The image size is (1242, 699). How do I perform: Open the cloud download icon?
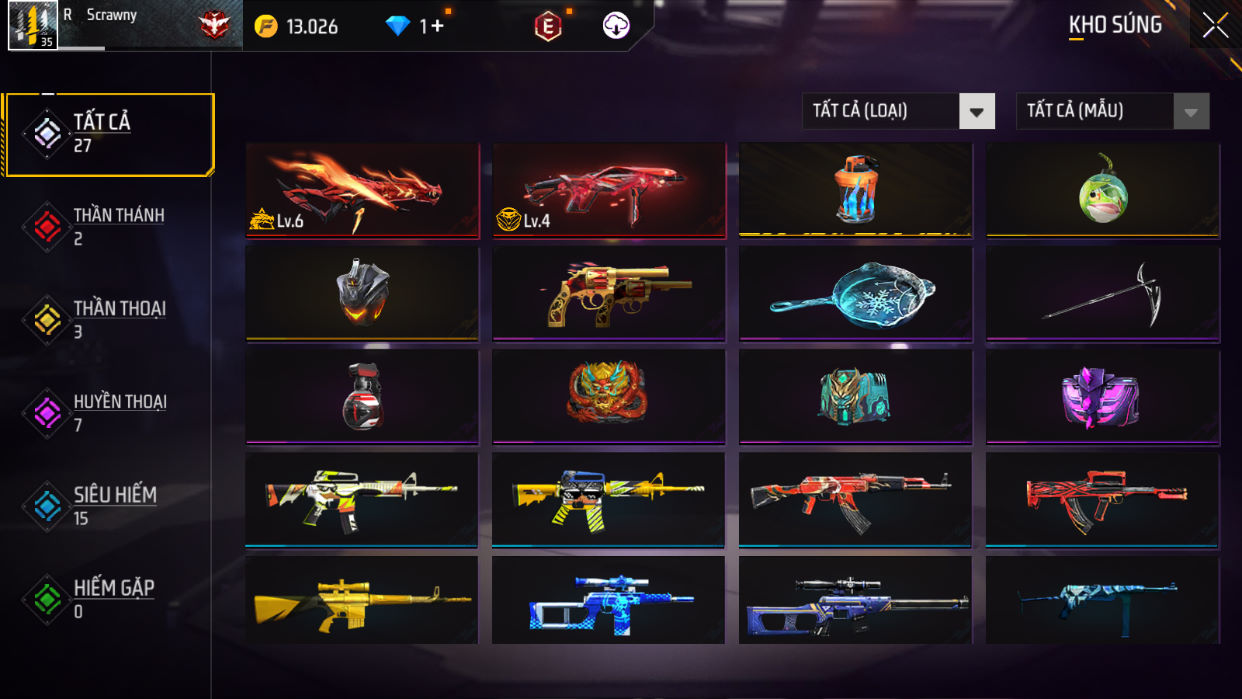(616, 26)
